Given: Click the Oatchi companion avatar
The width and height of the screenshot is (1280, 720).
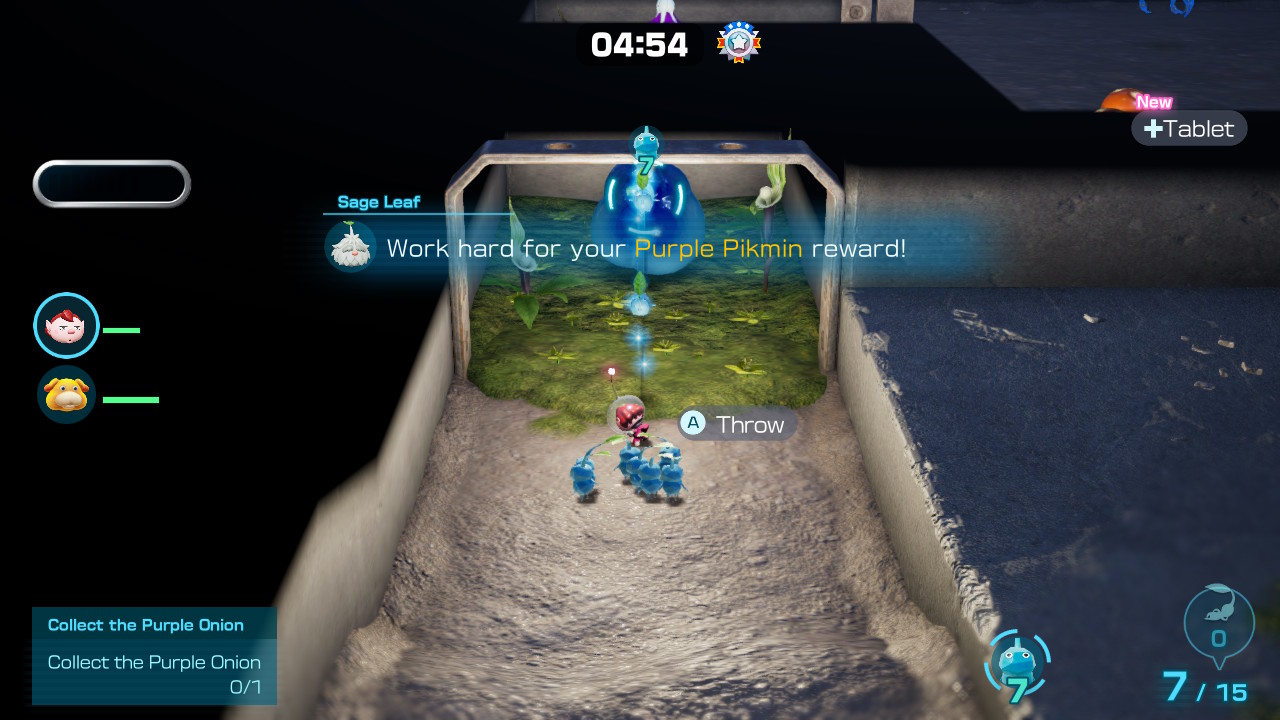Looking at the screenshot, I should point(66,398).
